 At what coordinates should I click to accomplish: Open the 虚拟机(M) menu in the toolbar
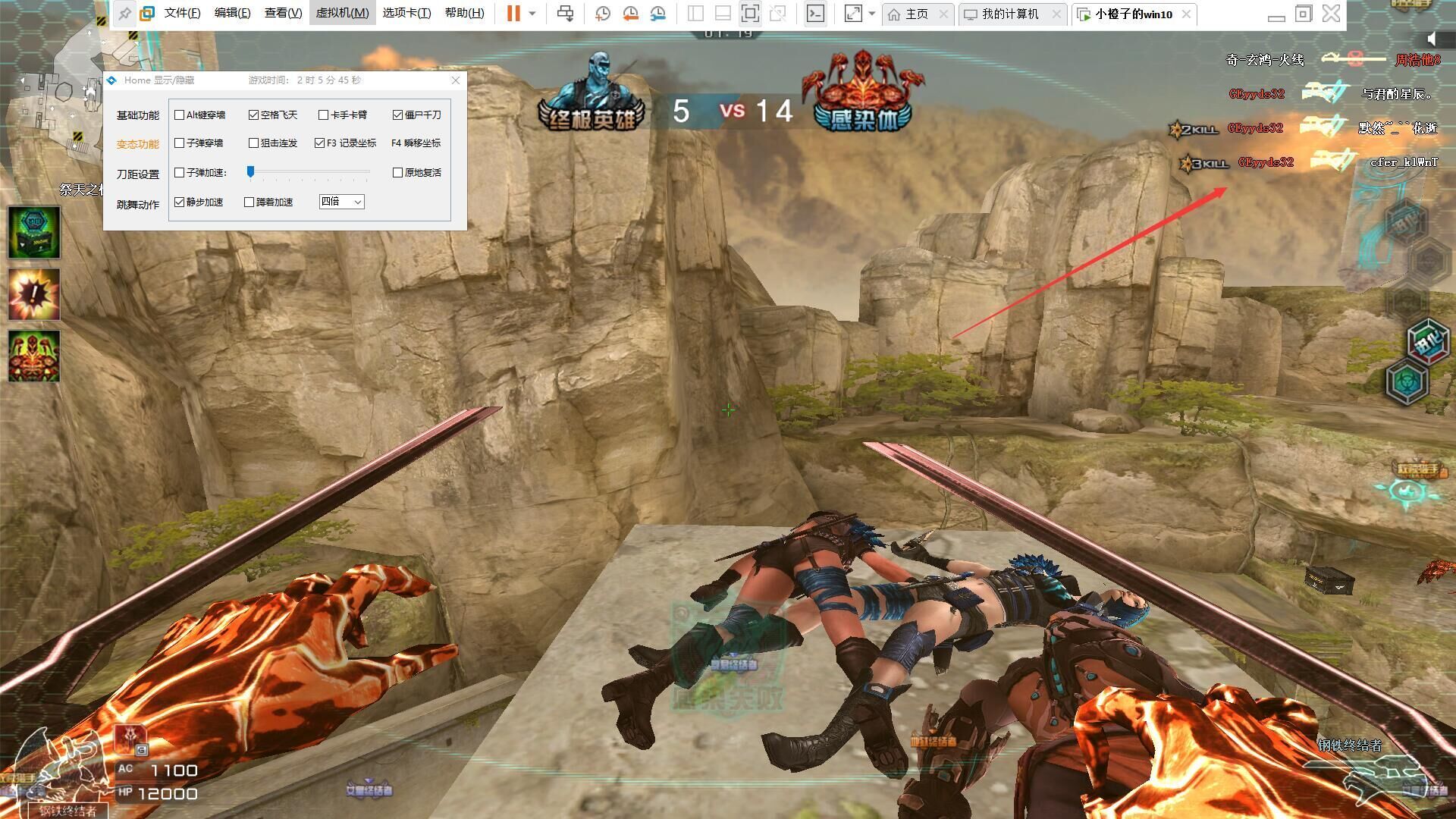tap(342, 13)
